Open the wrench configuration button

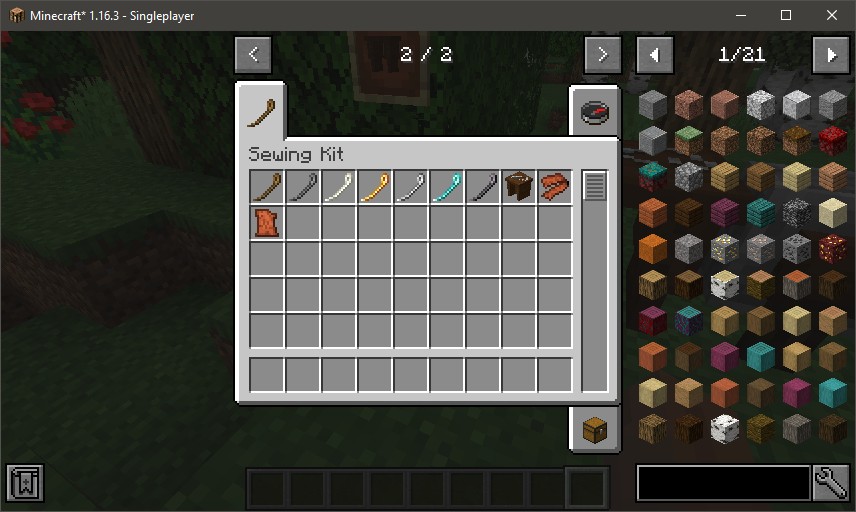831,483
